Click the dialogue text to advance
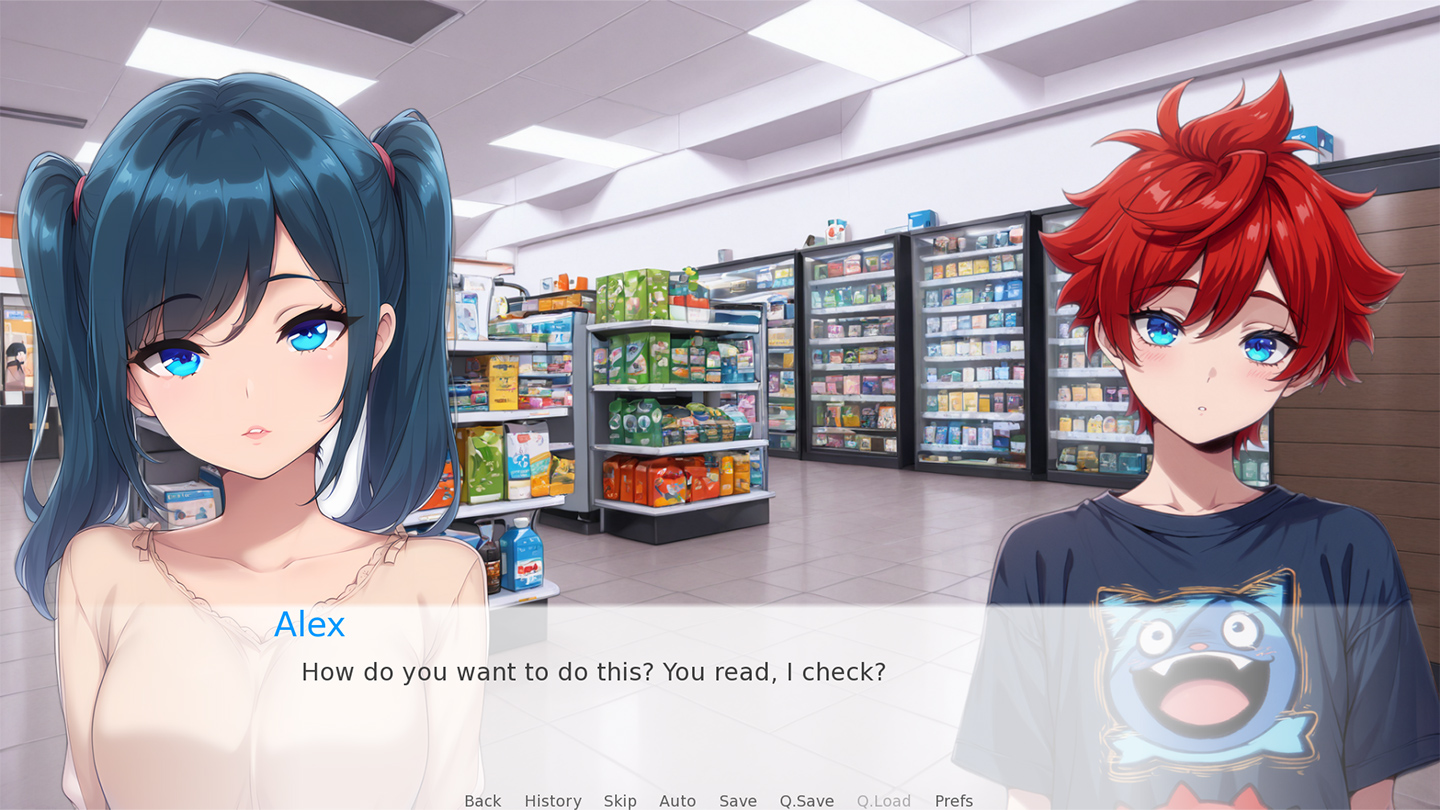 (592, 673)
